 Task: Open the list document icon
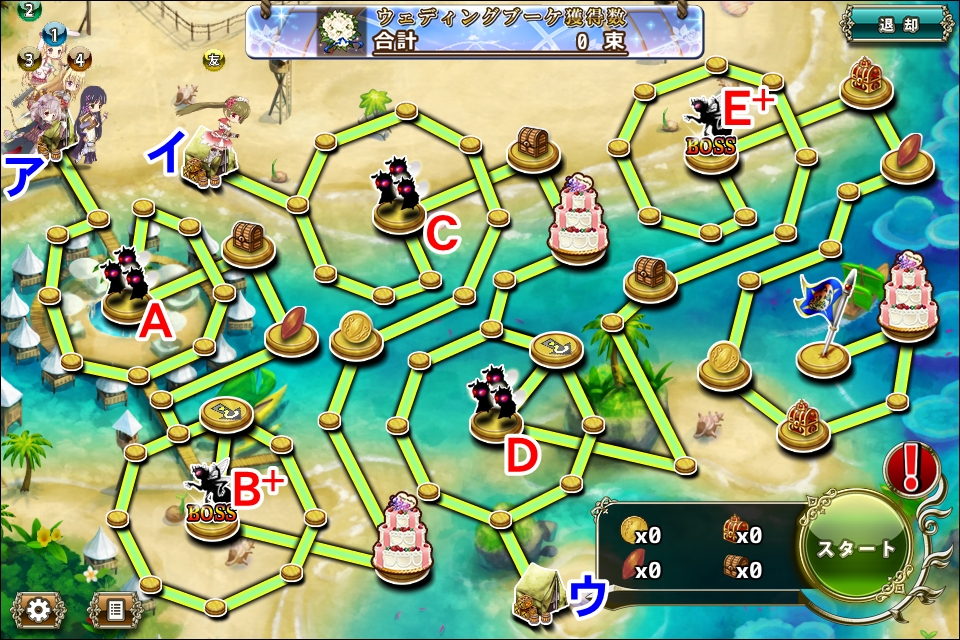point(116,609)
